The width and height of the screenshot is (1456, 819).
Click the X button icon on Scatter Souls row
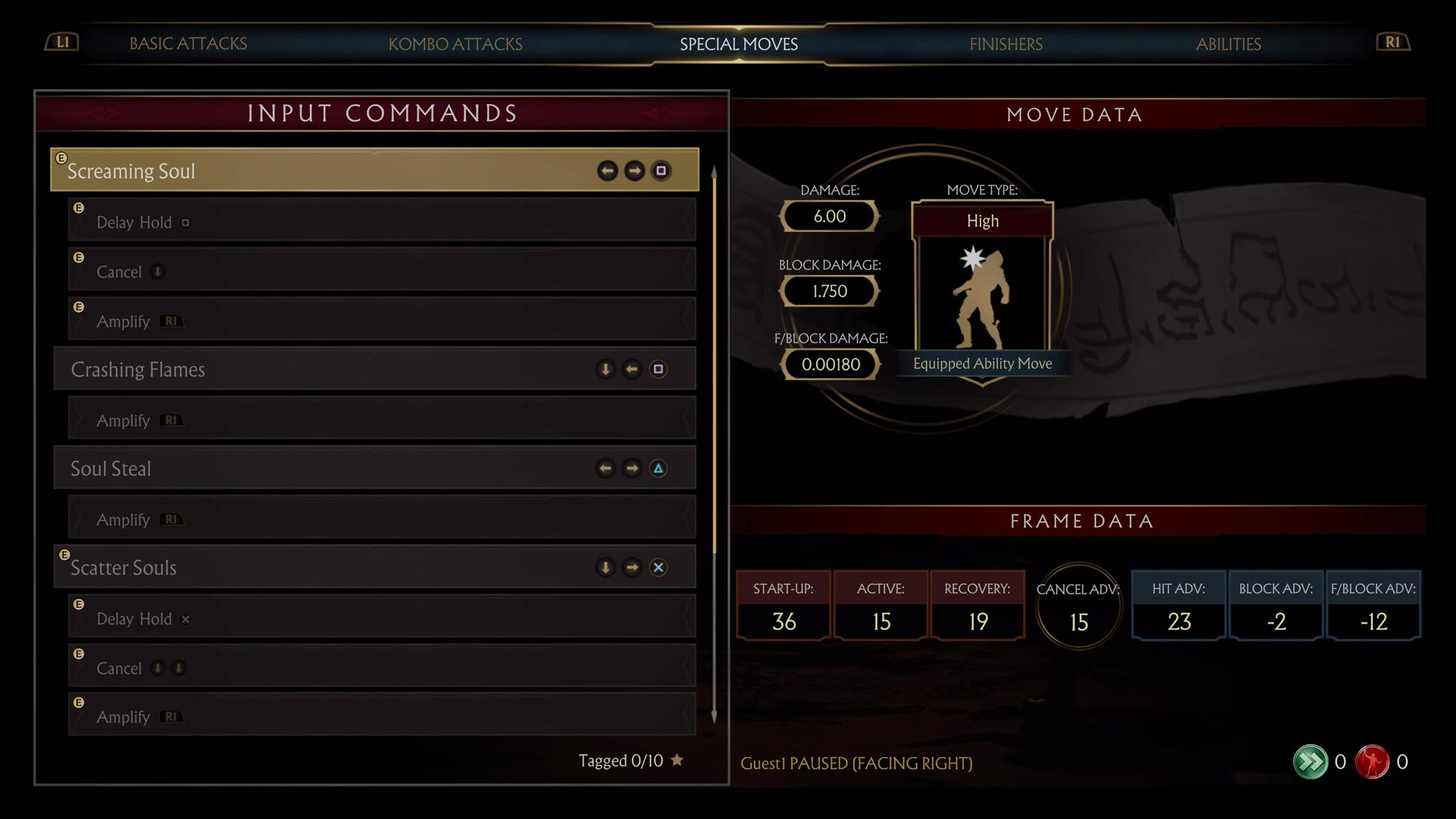click(659, 567)
